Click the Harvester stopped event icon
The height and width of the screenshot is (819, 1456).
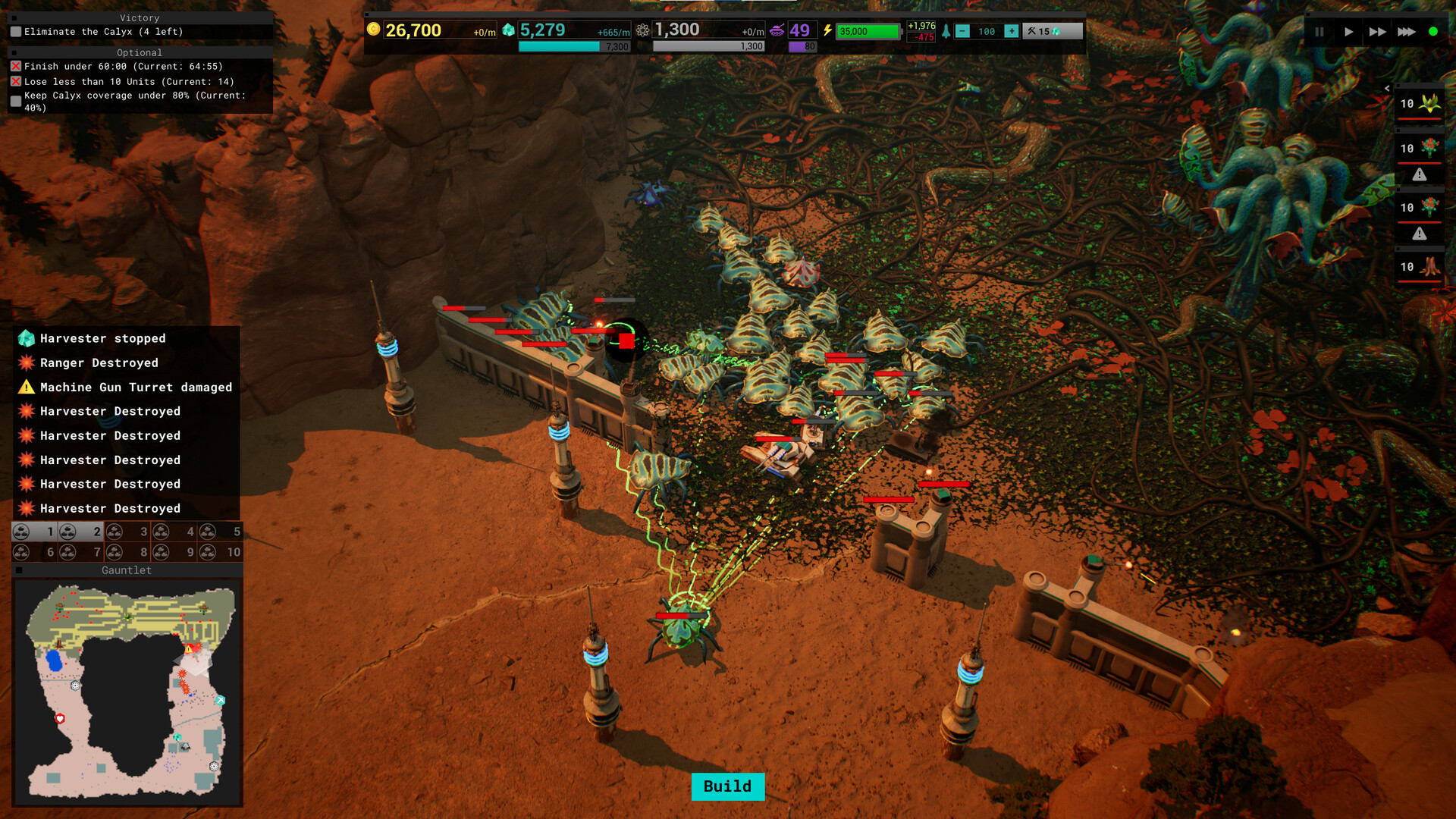click(x=25, y=338)
